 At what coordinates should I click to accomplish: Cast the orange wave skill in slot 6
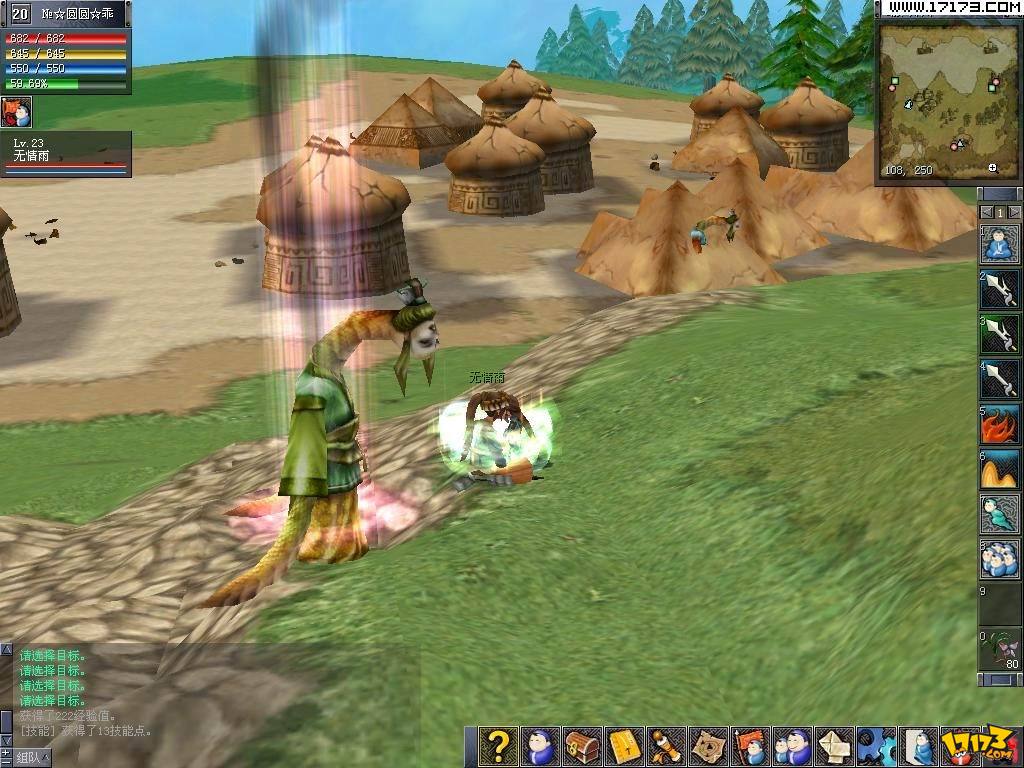tap(1000, 469)
